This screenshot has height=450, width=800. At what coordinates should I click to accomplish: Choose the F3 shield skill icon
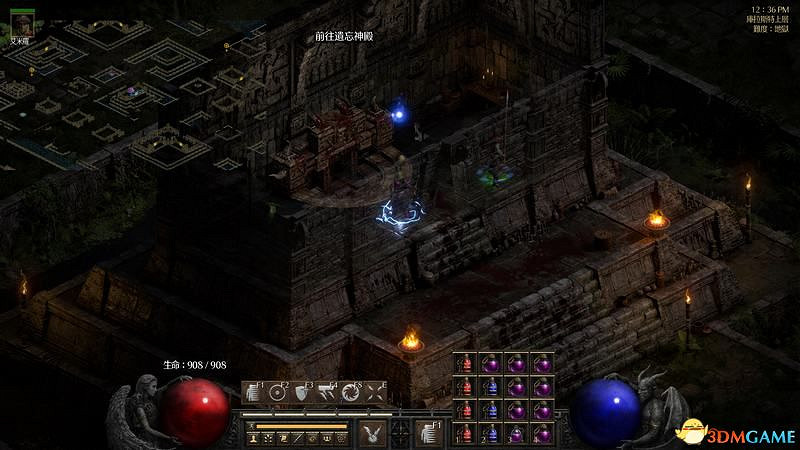pos(302,392)
